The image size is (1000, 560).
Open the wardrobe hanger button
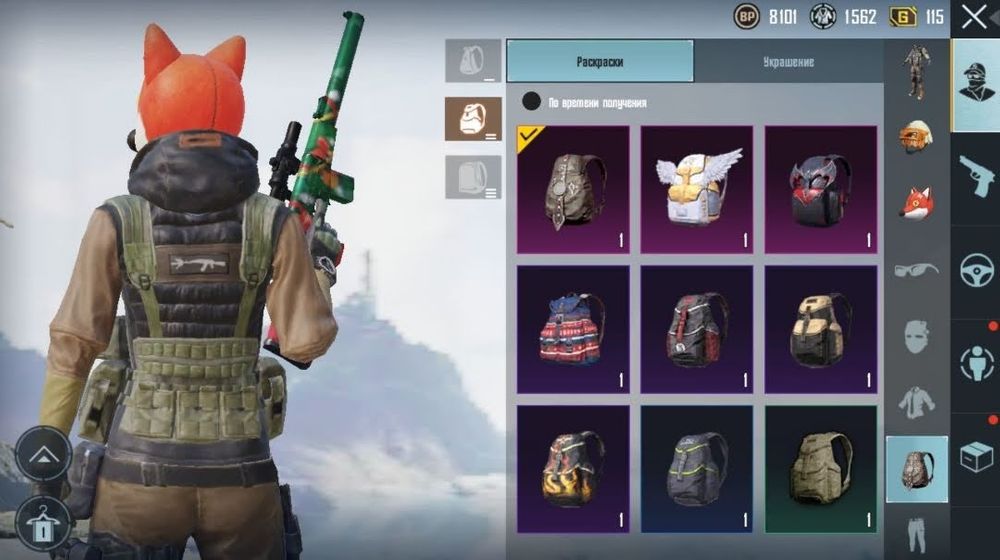[43, 521]
